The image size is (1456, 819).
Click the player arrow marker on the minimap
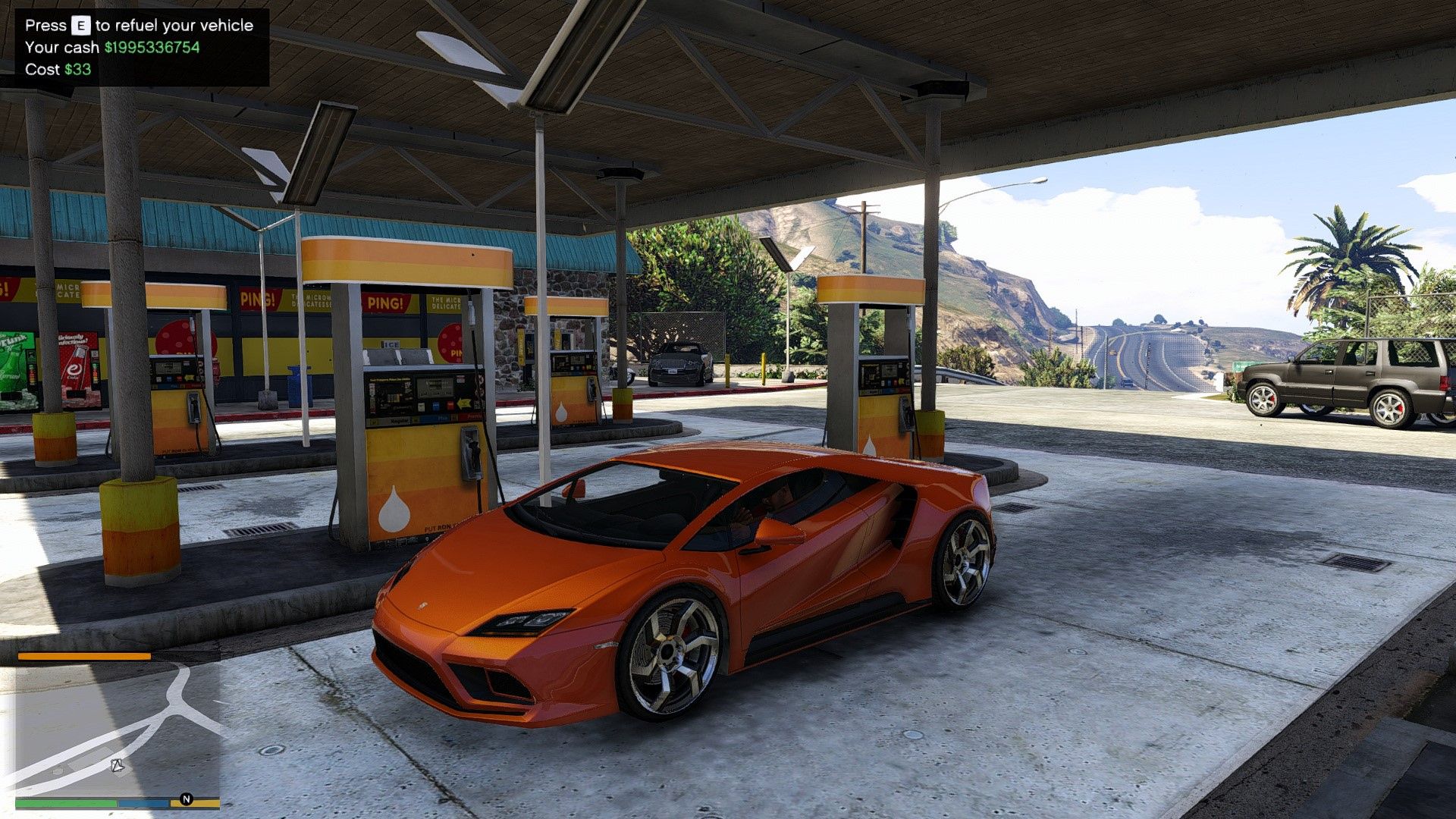(x=118, y=764)
